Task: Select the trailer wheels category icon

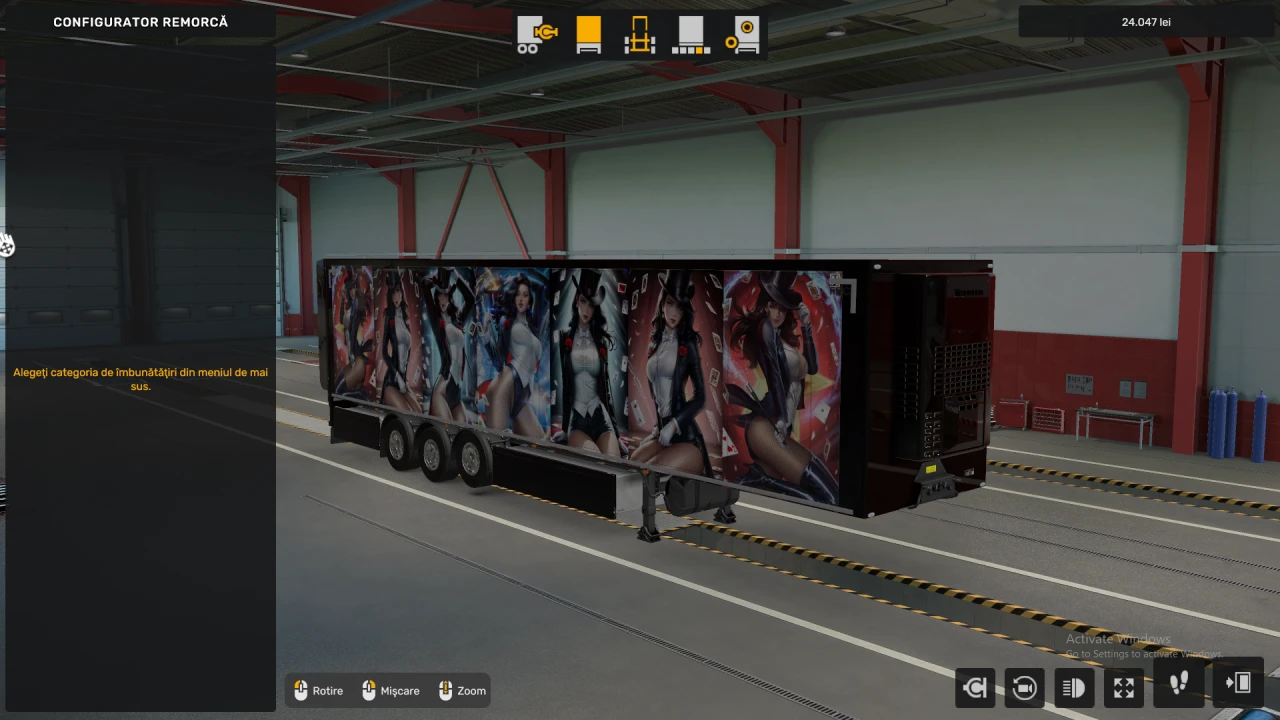Action: (744, 33)
